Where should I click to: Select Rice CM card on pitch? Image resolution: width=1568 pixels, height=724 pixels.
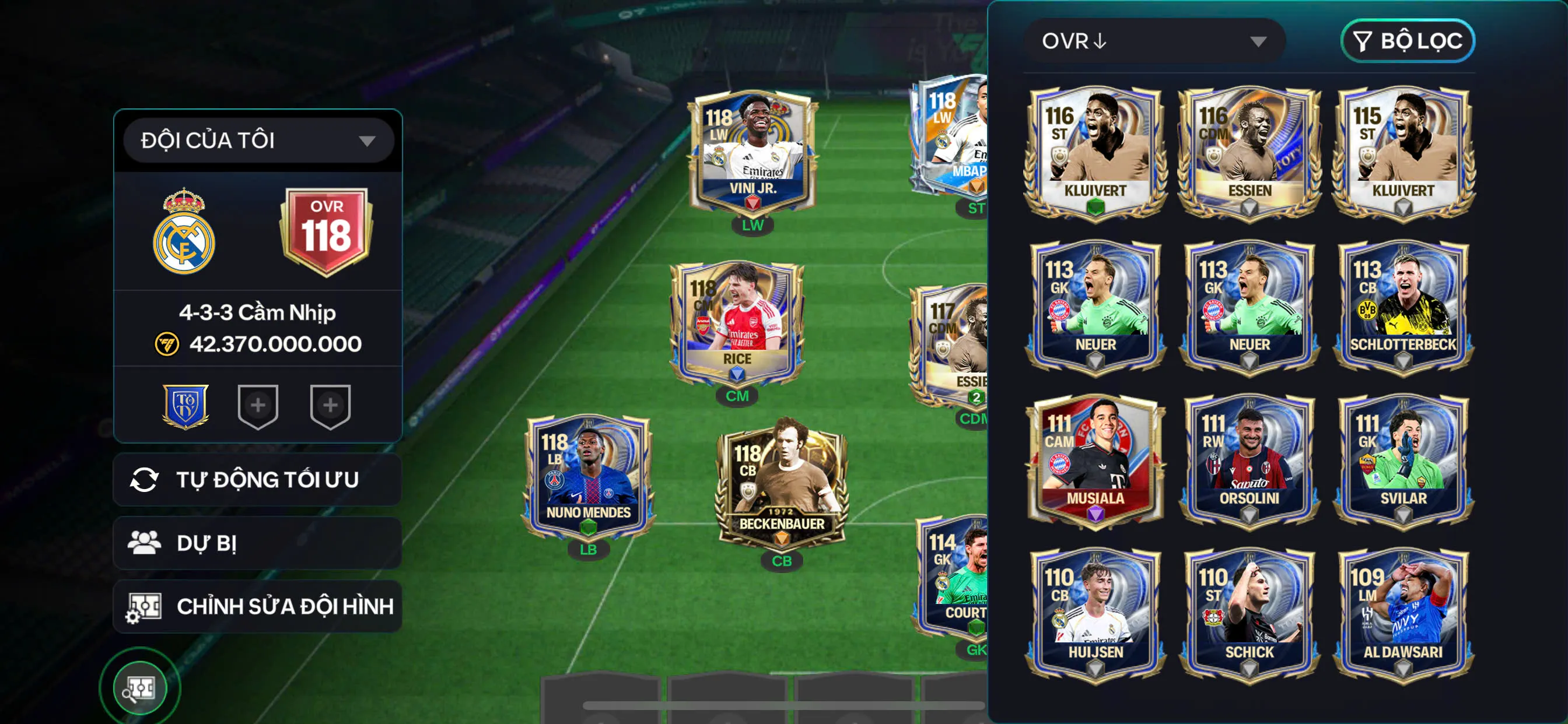pyautogui.click(x=737, y=322)
